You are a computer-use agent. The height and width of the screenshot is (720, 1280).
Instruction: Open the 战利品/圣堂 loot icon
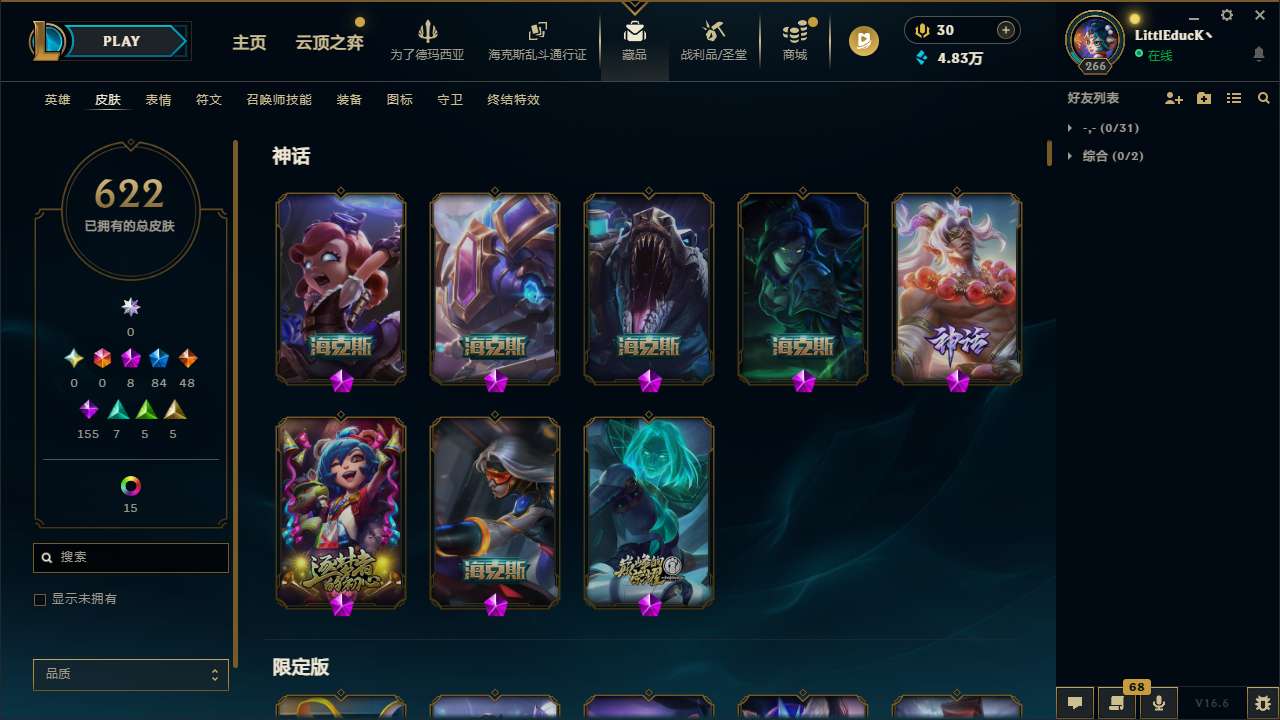coord(713,40)
